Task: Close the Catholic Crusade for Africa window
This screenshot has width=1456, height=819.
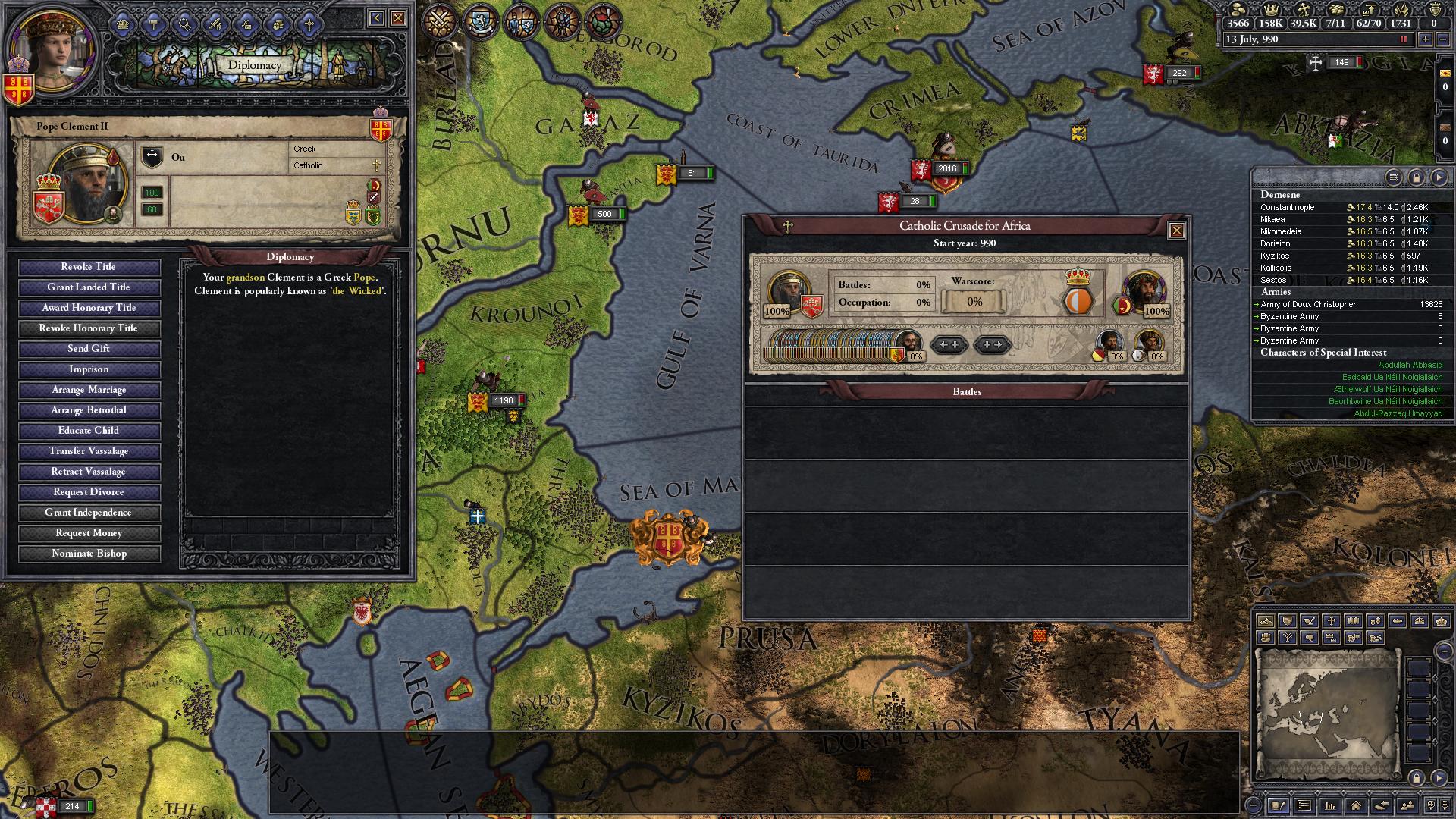Action: 1176,231
